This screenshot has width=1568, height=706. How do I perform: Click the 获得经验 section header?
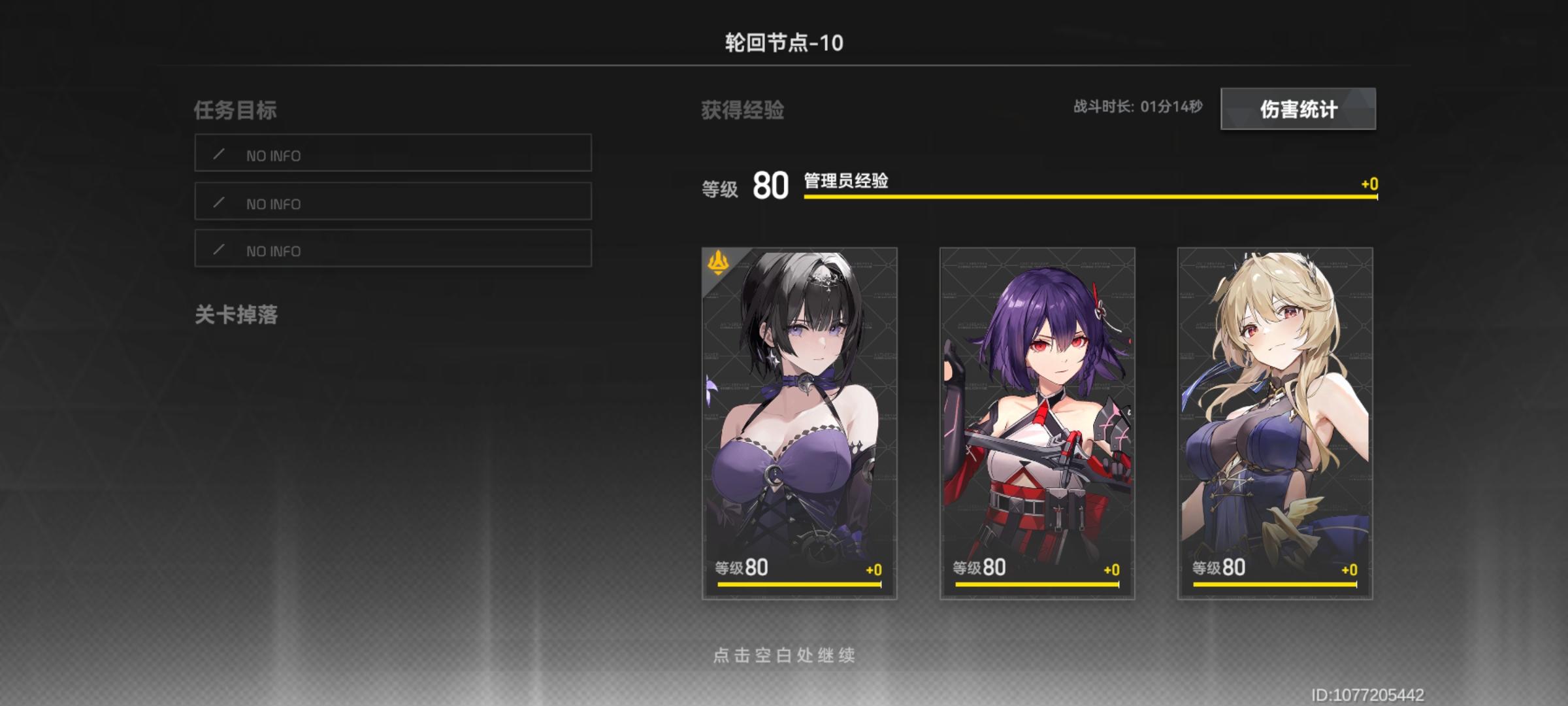[x=742, y=110]
